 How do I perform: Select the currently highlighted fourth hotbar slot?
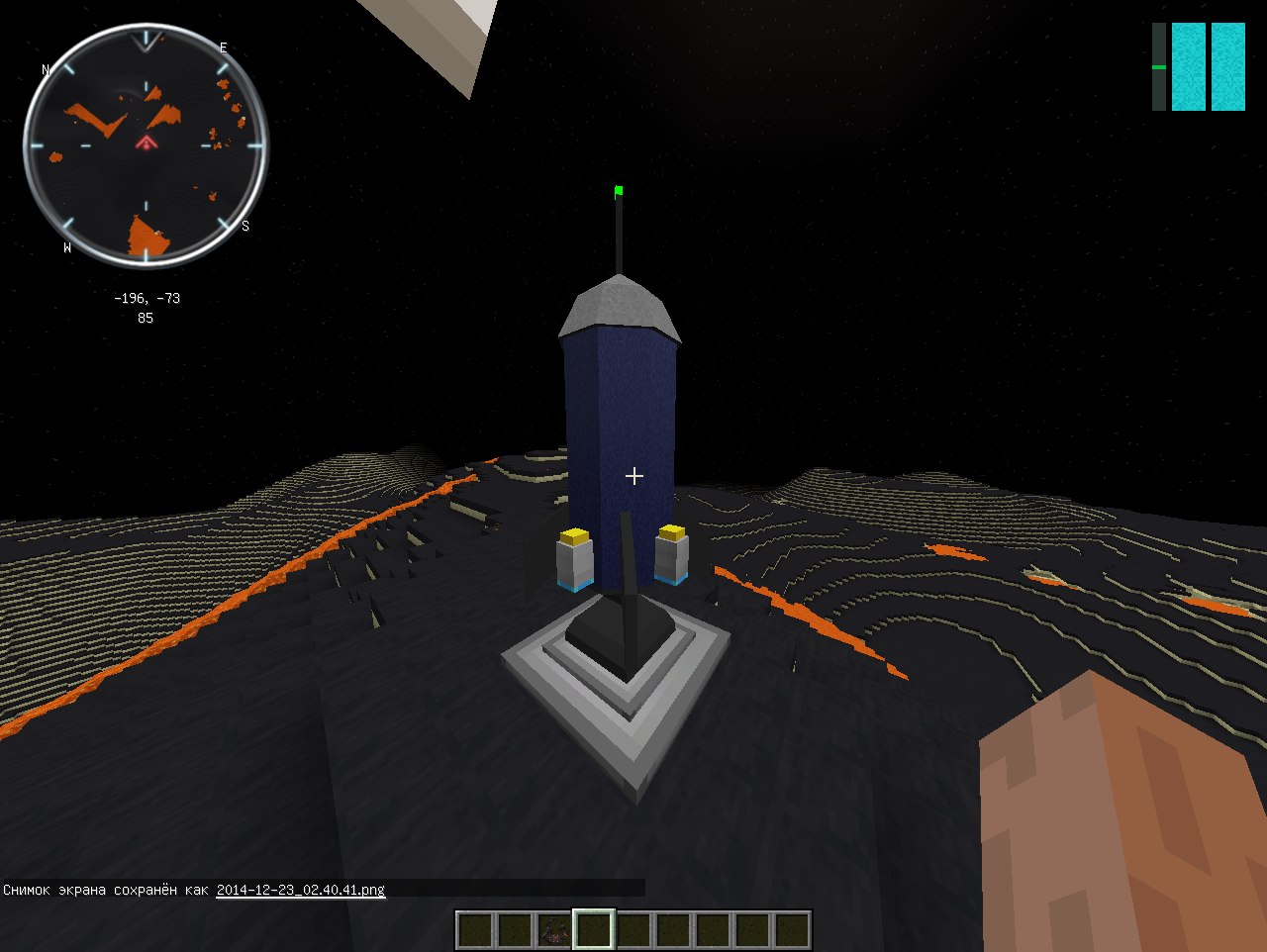pos(592,926)
